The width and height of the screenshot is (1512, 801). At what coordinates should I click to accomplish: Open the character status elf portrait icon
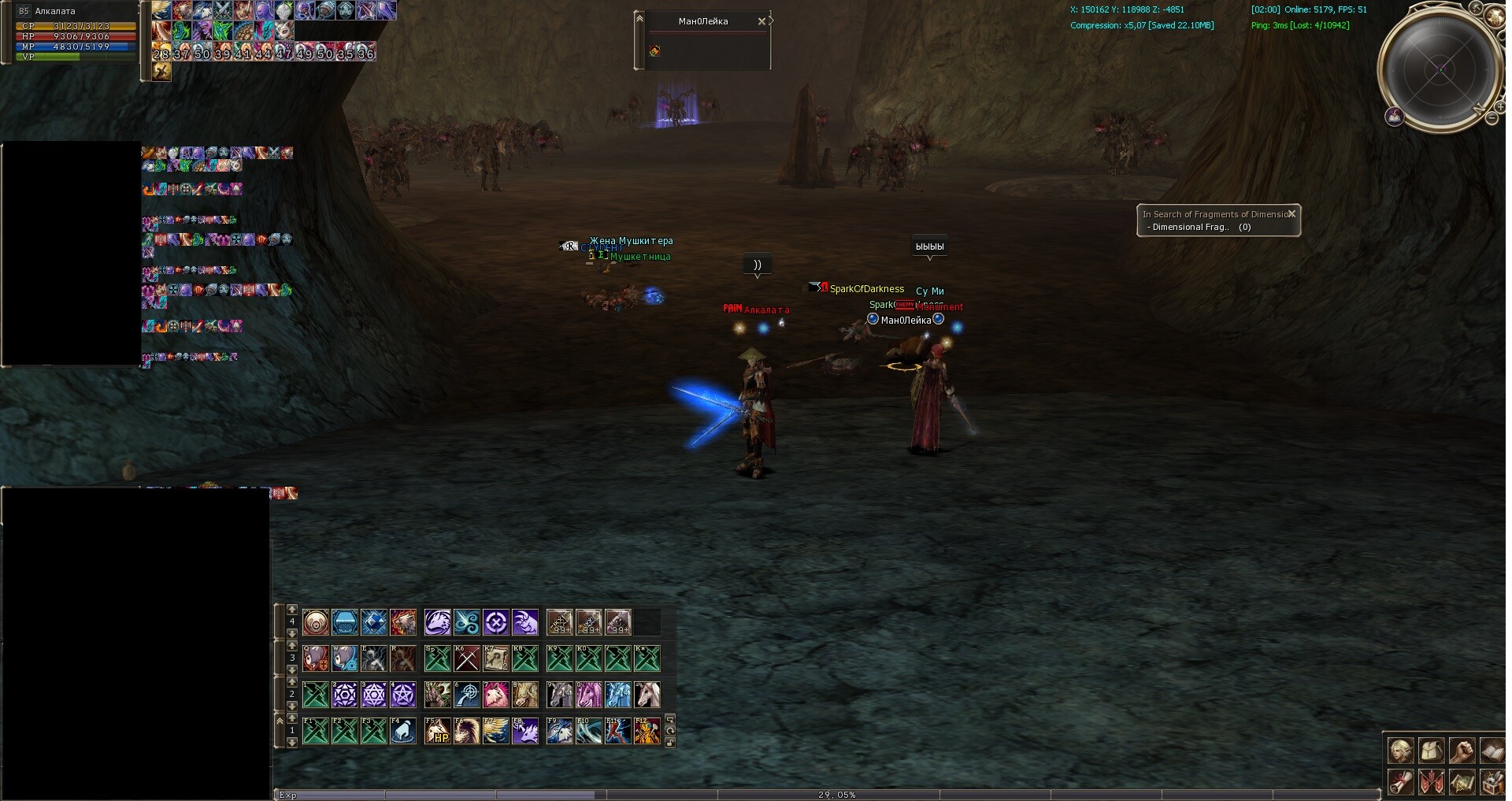[x=1400, y=750]
